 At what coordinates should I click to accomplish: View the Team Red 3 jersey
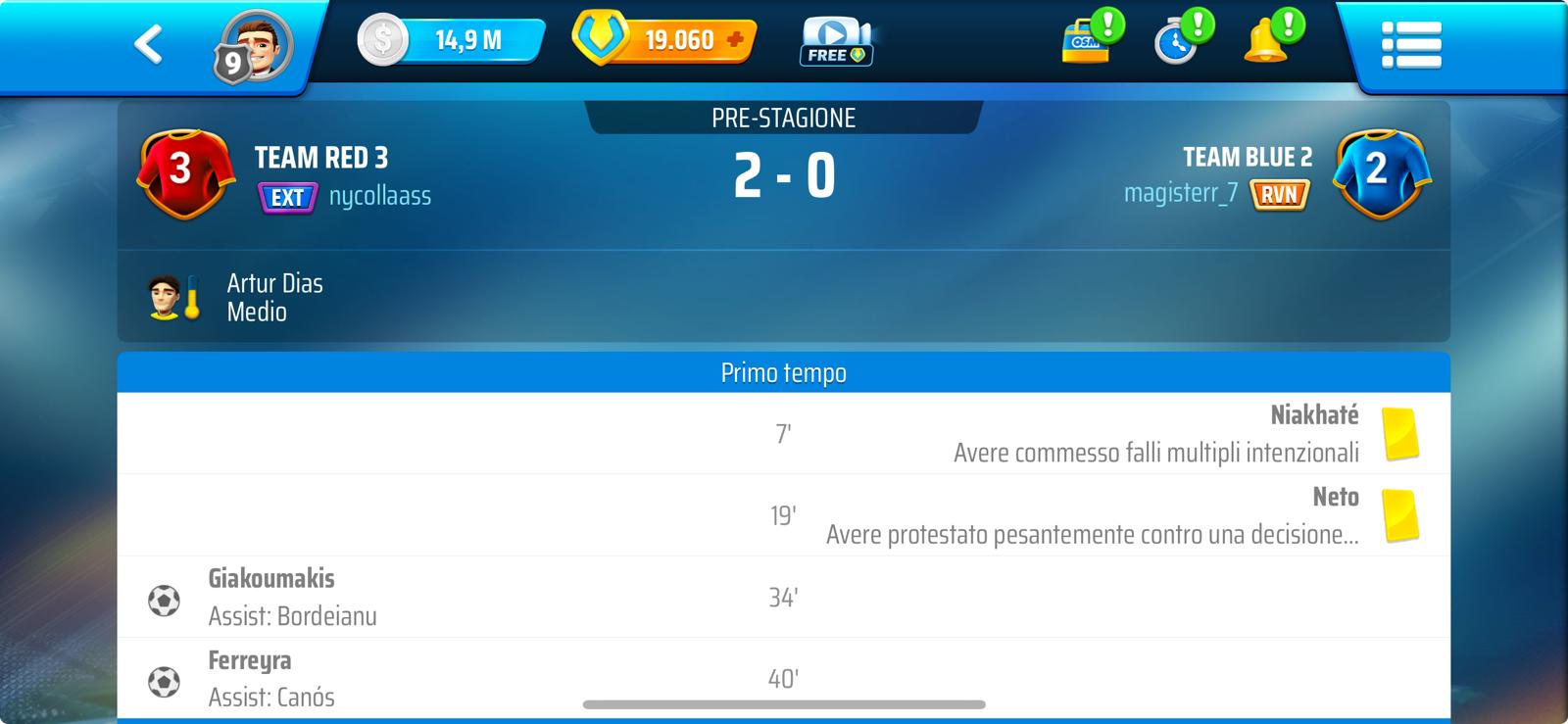tap(186, 173)
